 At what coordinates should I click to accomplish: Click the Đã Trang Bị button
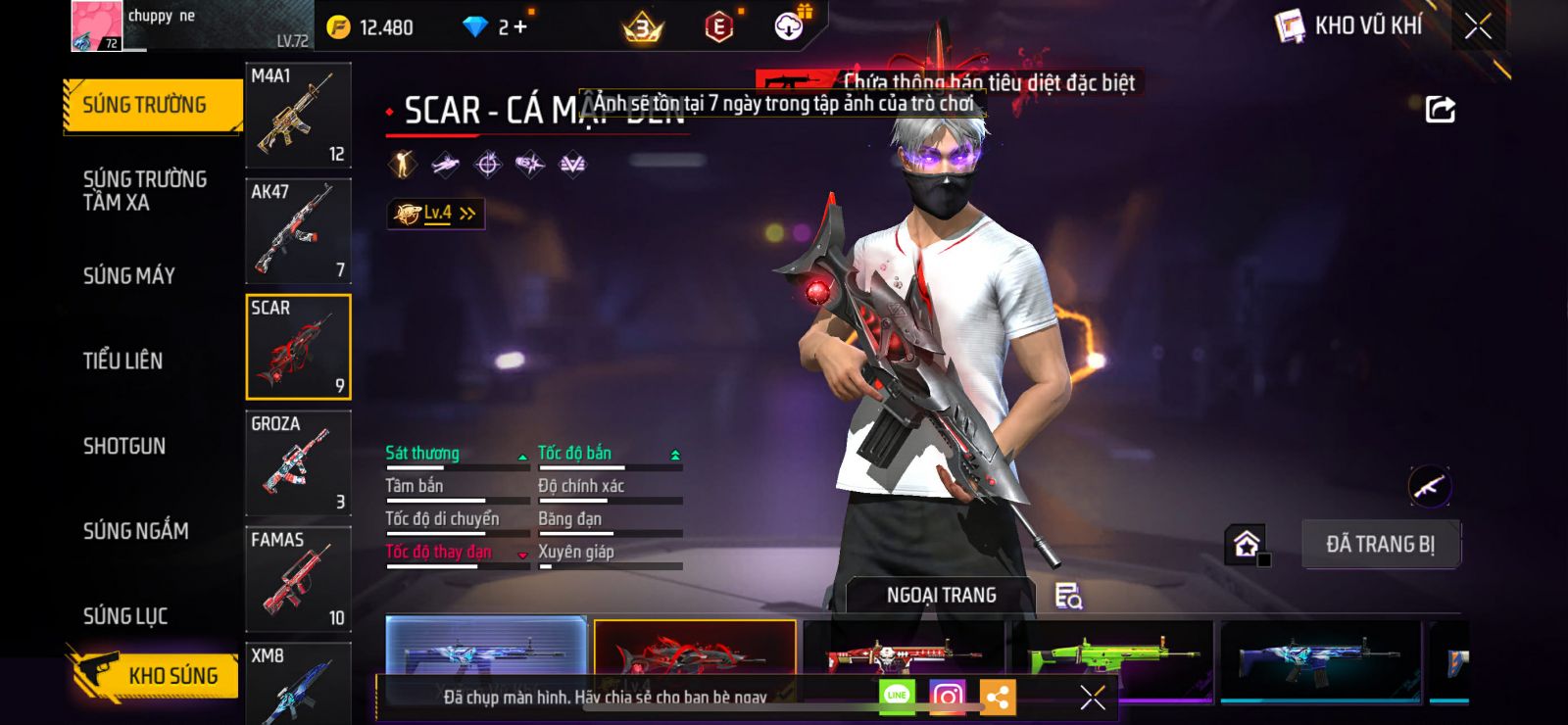pos(1380,544)
